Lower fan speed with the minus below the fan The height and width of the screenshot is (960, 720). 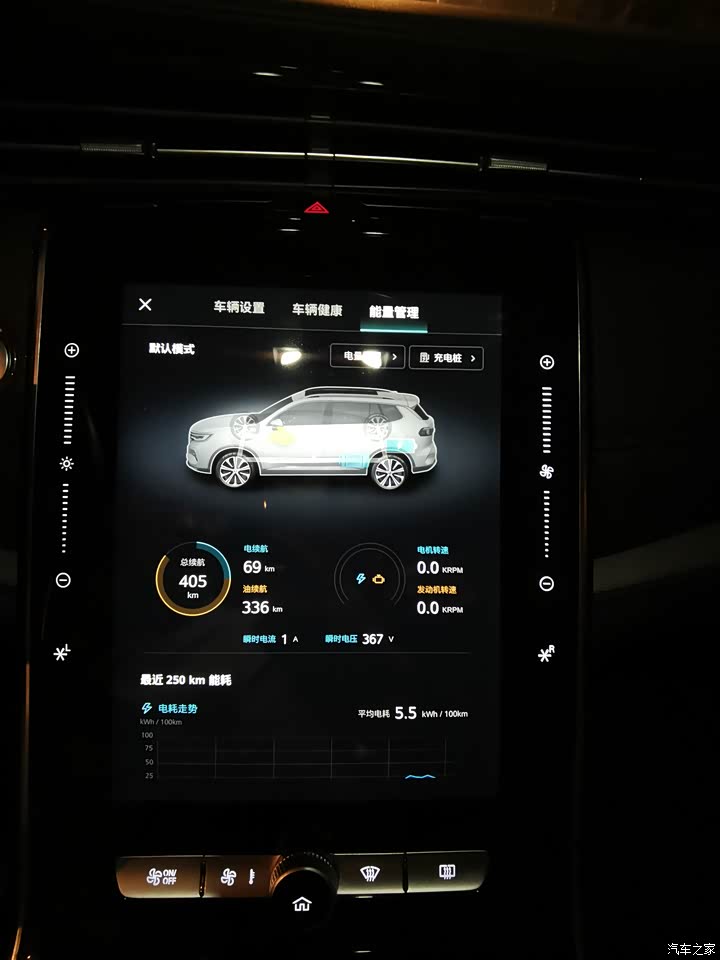(x=546, y=584)
